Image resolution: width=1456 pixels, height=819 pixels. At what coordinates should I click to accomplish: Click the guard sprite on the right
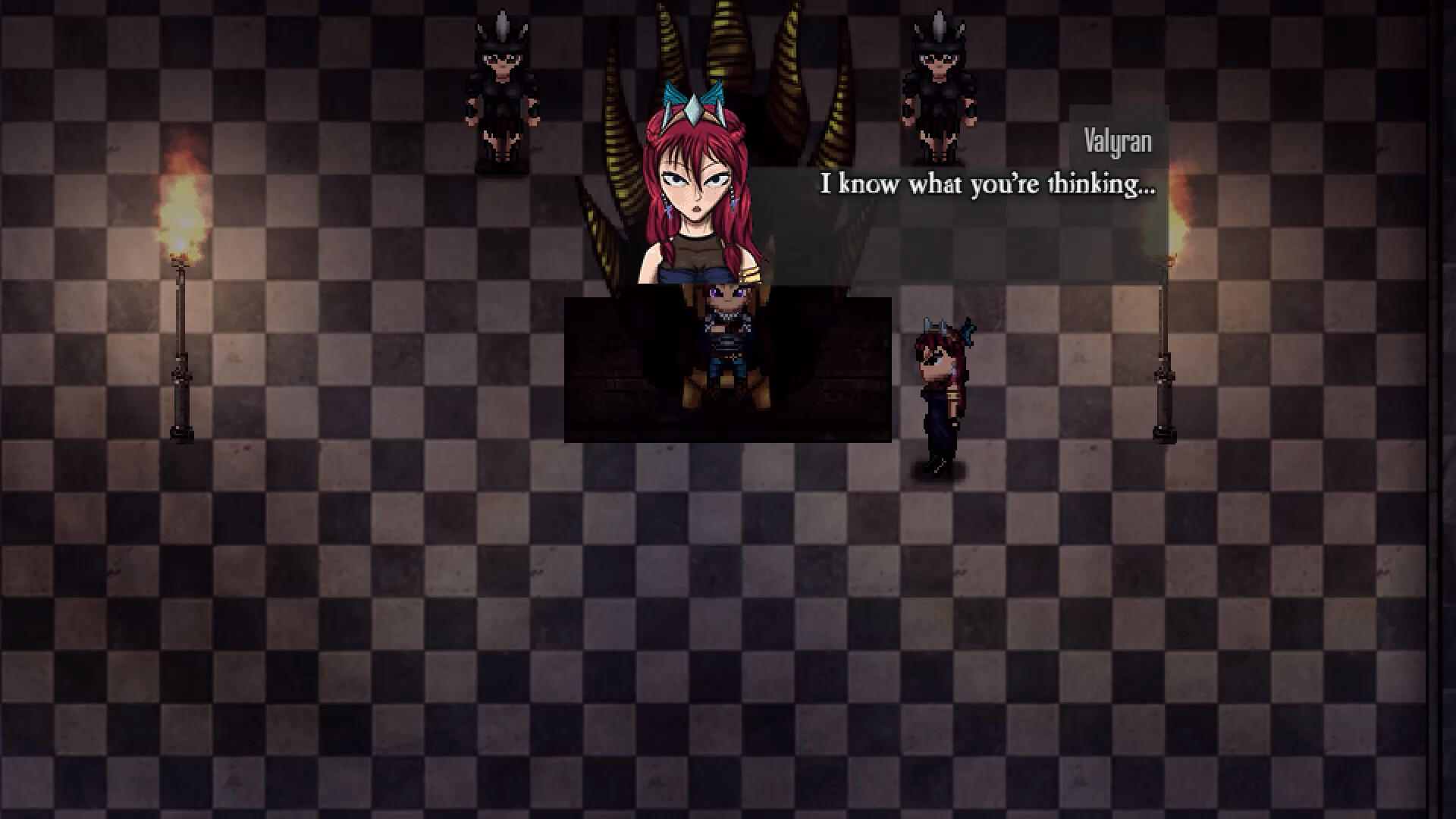click(x=938, y=83)
